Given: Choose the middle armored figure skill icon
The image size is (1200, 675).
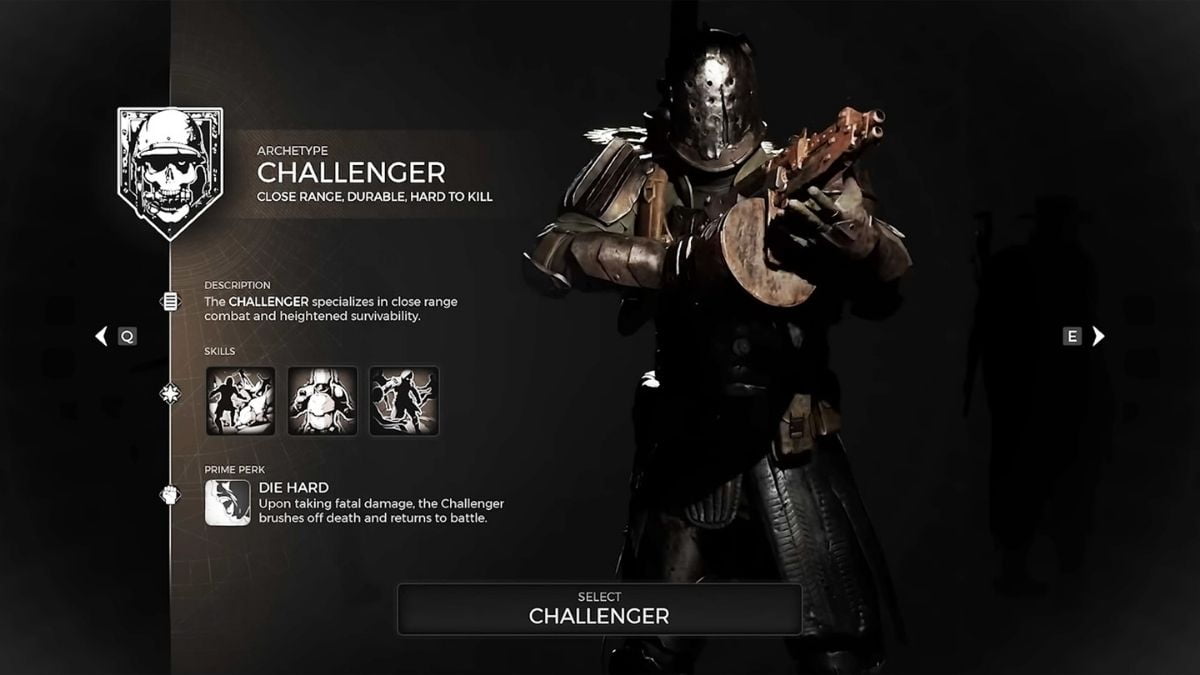Looking at the screenshot, I should click(x=322, y=401).
